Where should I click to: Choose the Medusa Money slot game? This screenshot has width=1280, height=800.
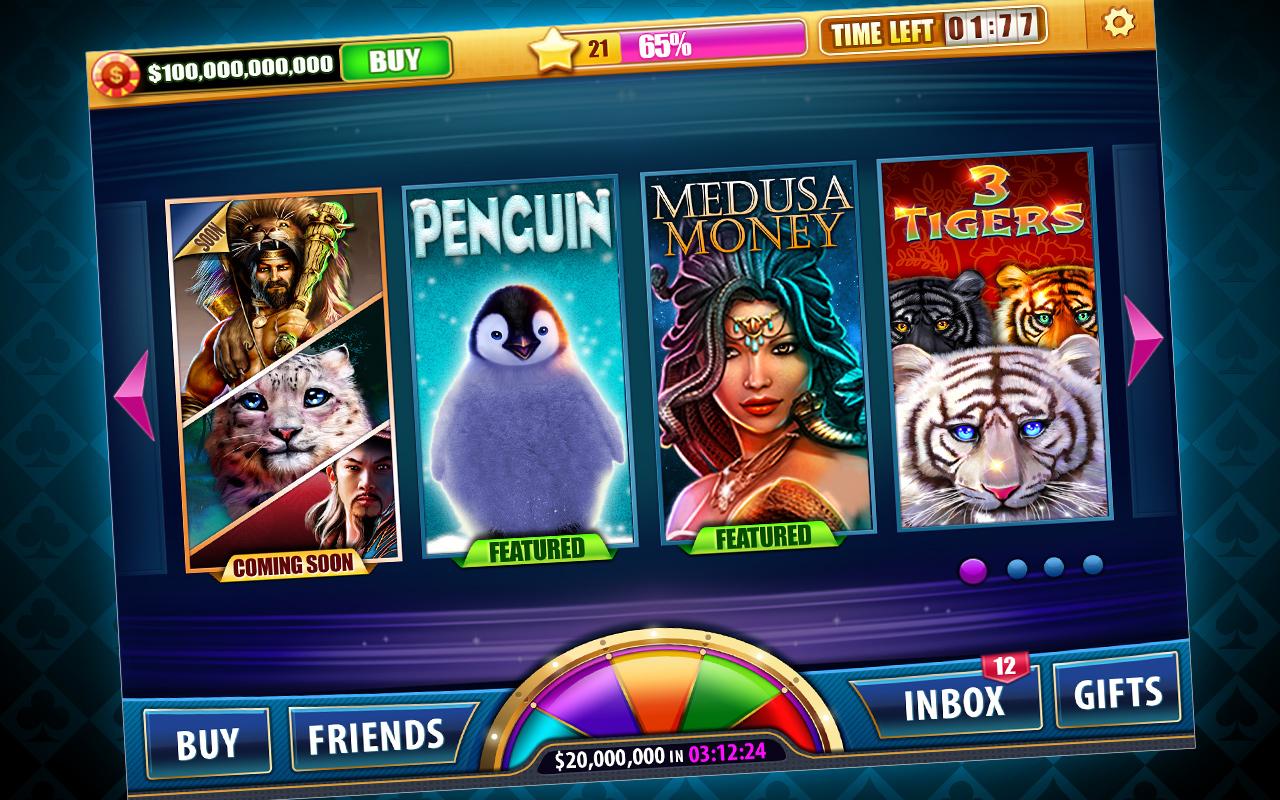point(762,350)
